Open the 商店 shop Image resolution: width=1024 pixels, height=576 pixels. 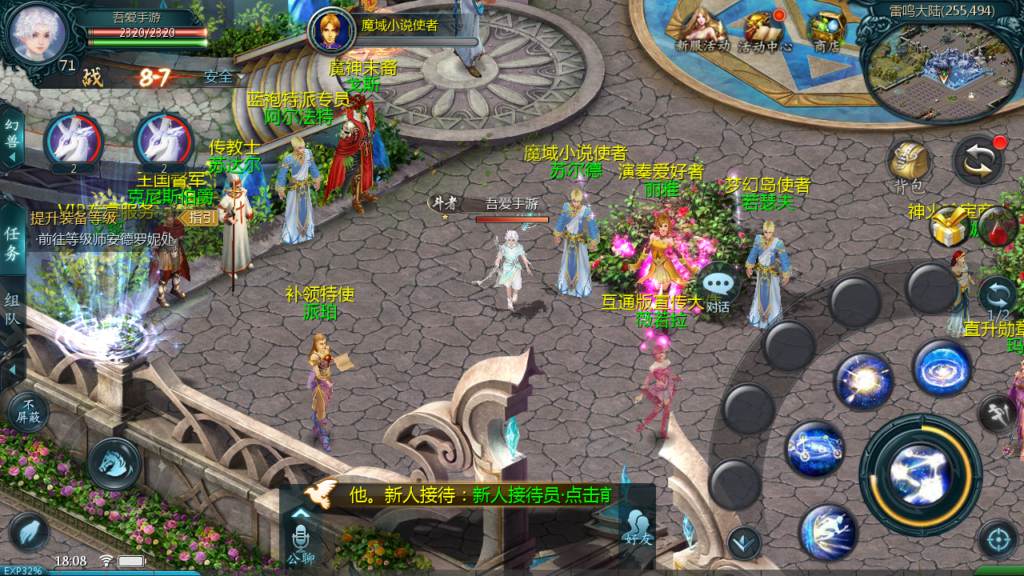(826, 29)
